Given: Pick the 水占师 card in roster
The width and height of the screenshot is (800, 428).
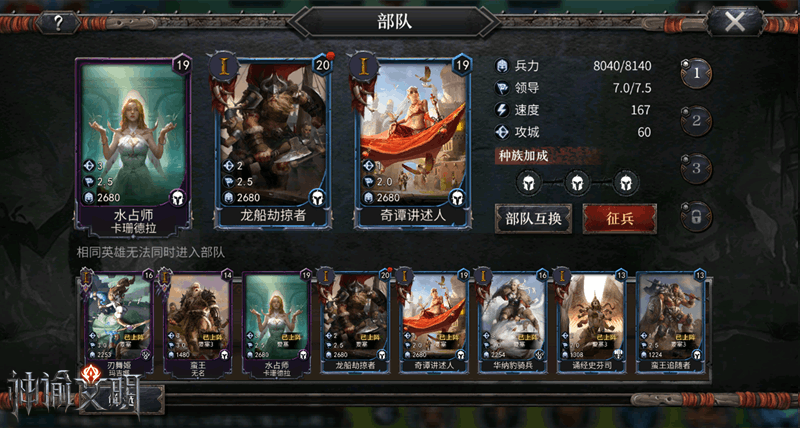Looking at the screenshot, I should coord(277,319).
